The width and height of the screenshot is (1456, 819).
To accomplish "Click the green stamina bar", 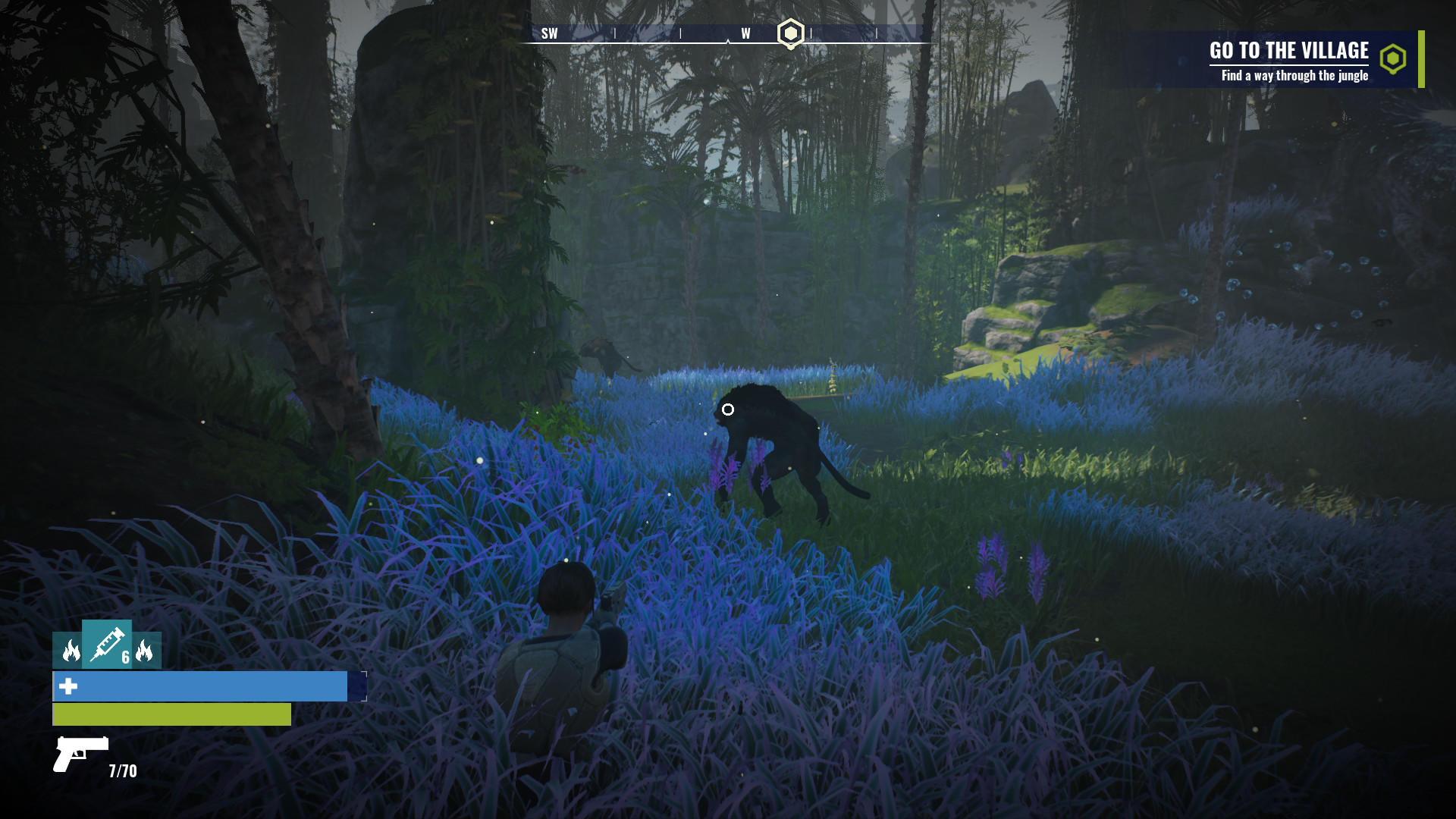I will 171,714.
